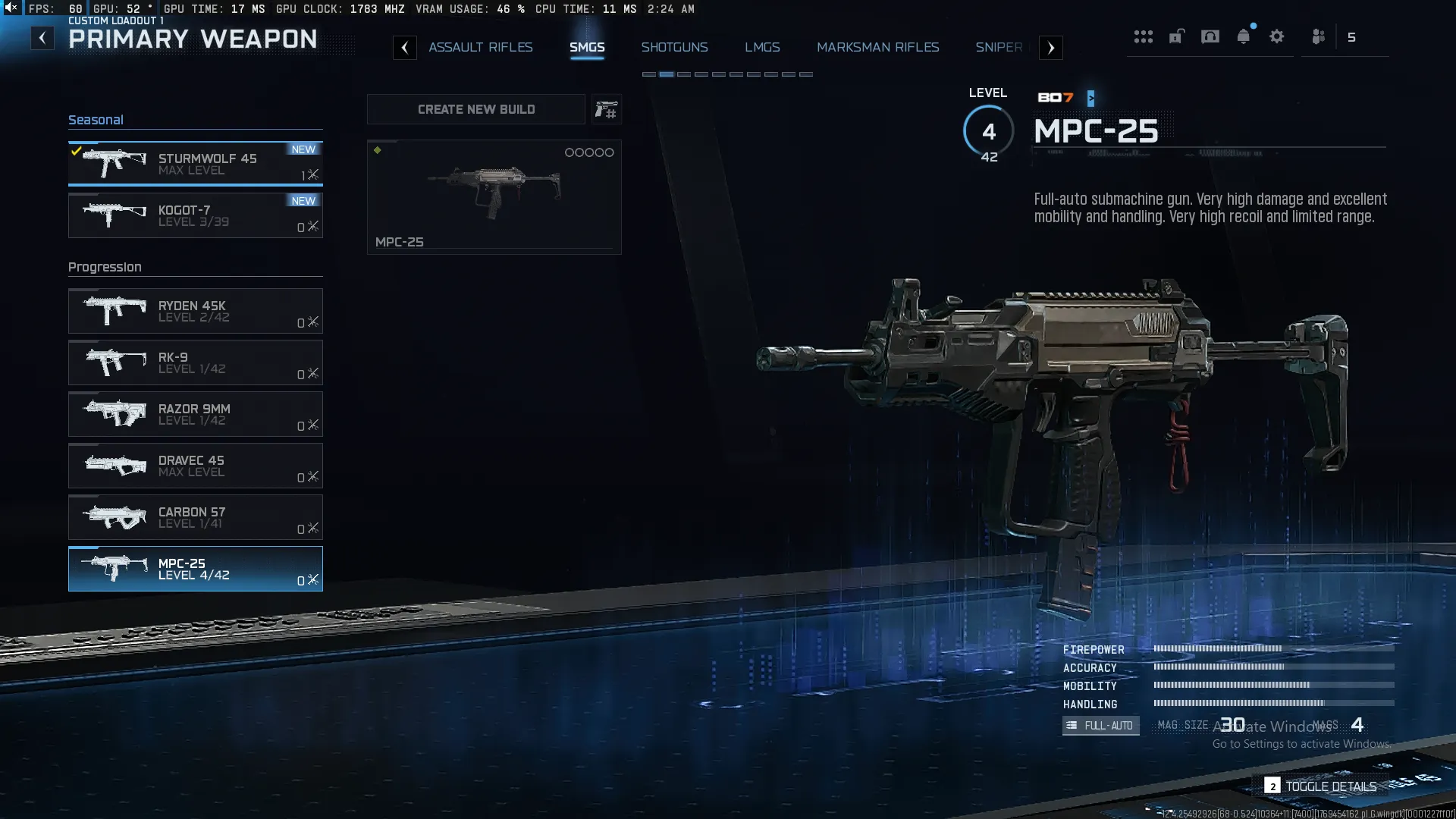Open the Marksman Rifles category

tap(877, 47)
